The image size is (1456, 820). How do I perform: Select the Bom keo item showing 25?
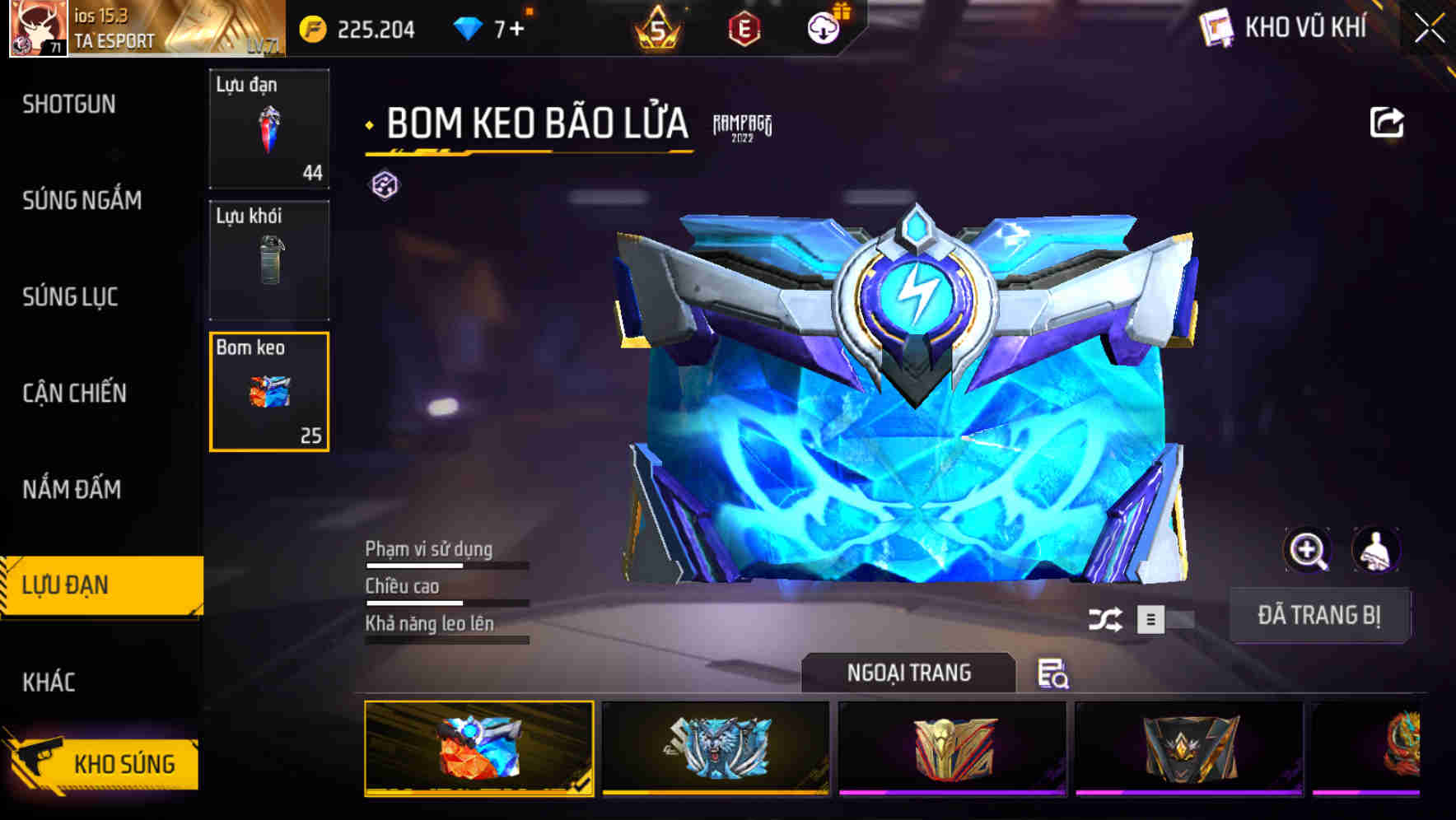(269, 392)
